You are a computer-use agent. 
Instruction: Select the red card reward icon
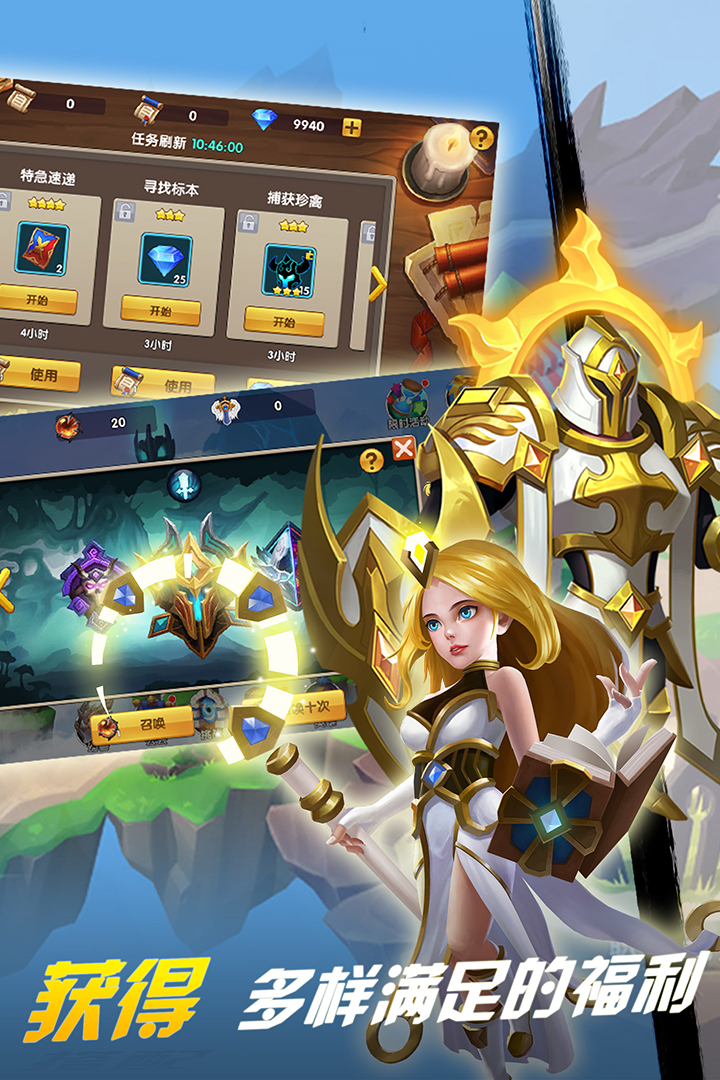tap(42, 248)
